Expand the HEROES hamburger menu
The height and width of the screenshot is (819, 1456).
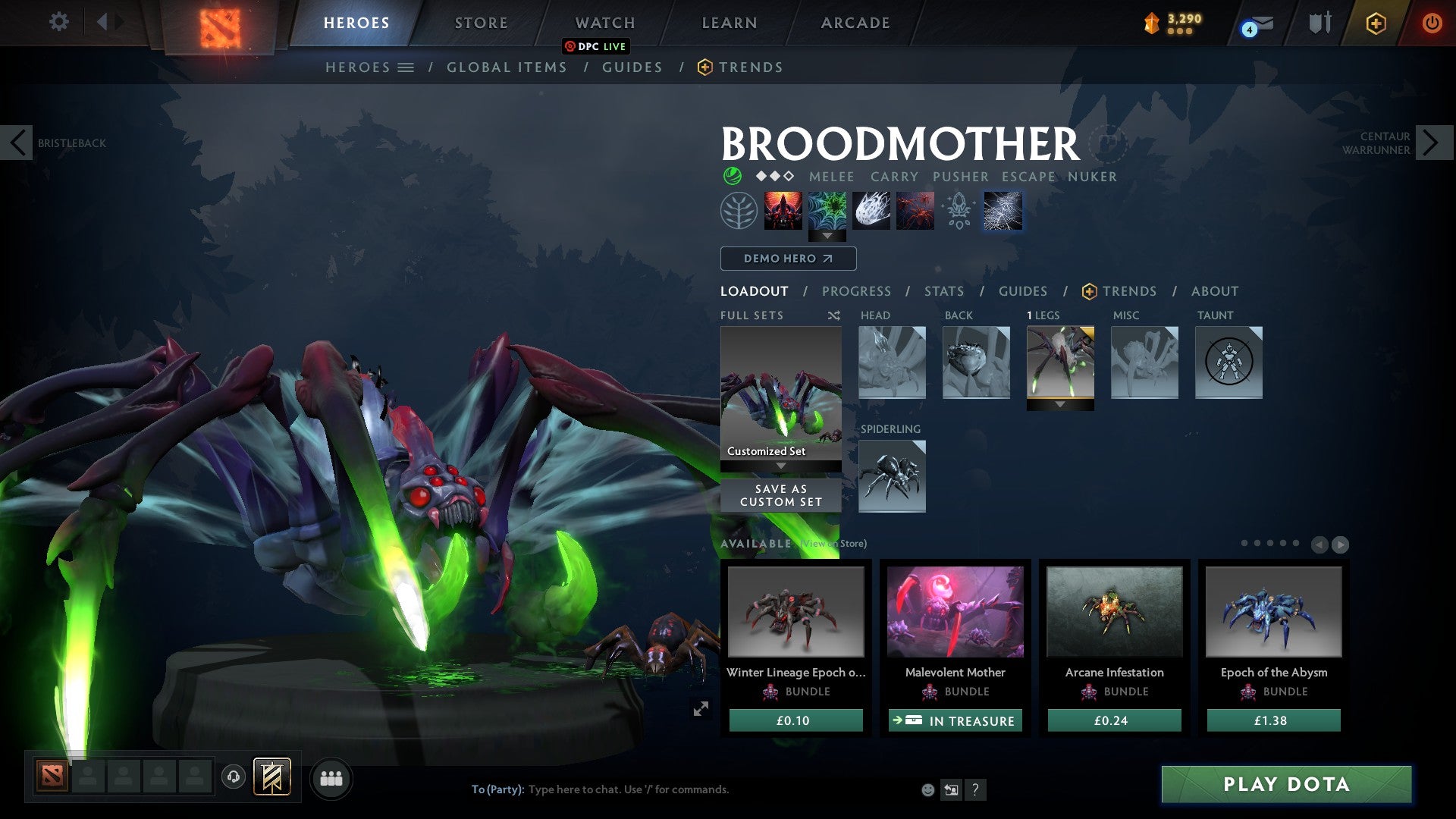click(x=406, y=67)
